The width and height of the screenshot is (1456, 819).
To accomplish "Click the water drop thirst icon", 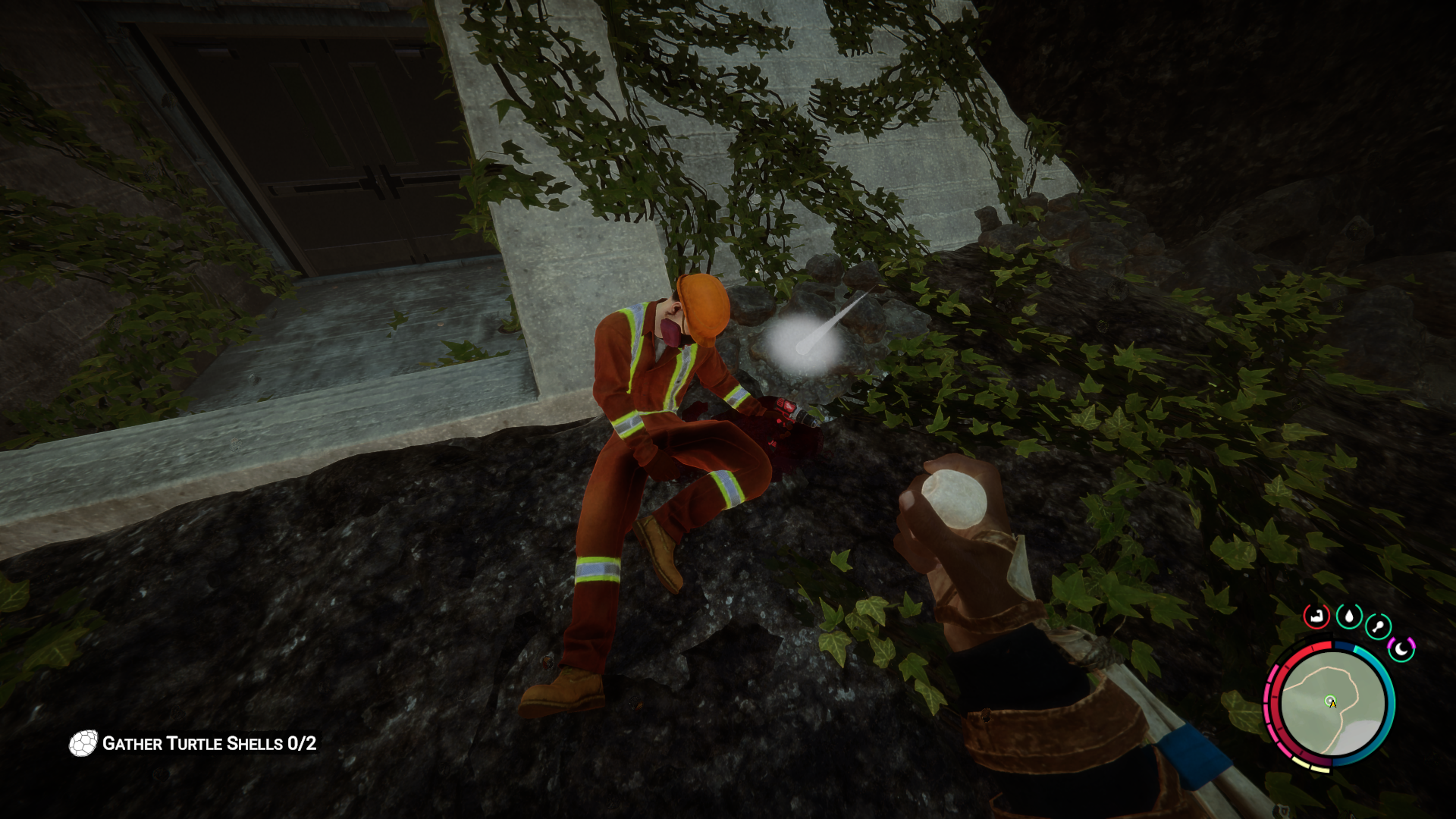I will [x=1348, y=617].
